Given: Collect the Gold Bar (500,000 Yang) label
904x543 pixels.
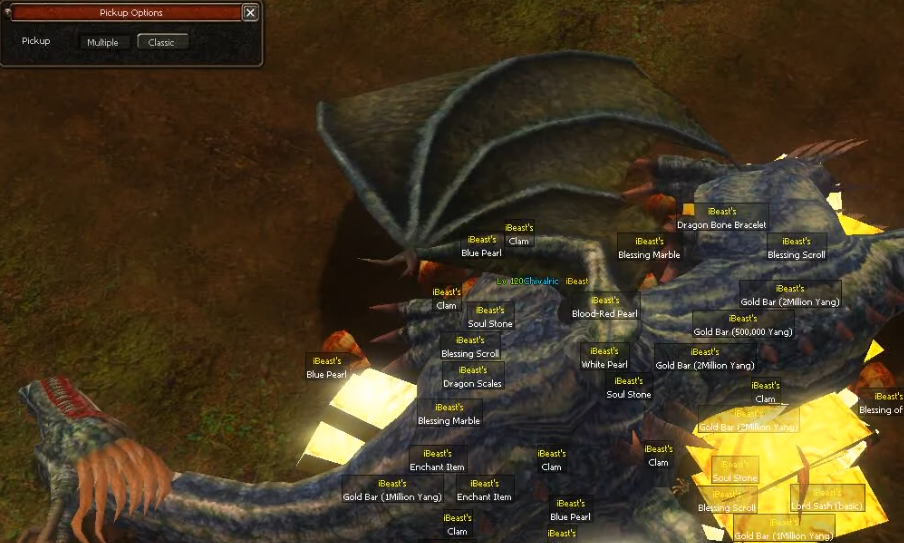Looking at the screenshot, I should (x=742, y=331).
